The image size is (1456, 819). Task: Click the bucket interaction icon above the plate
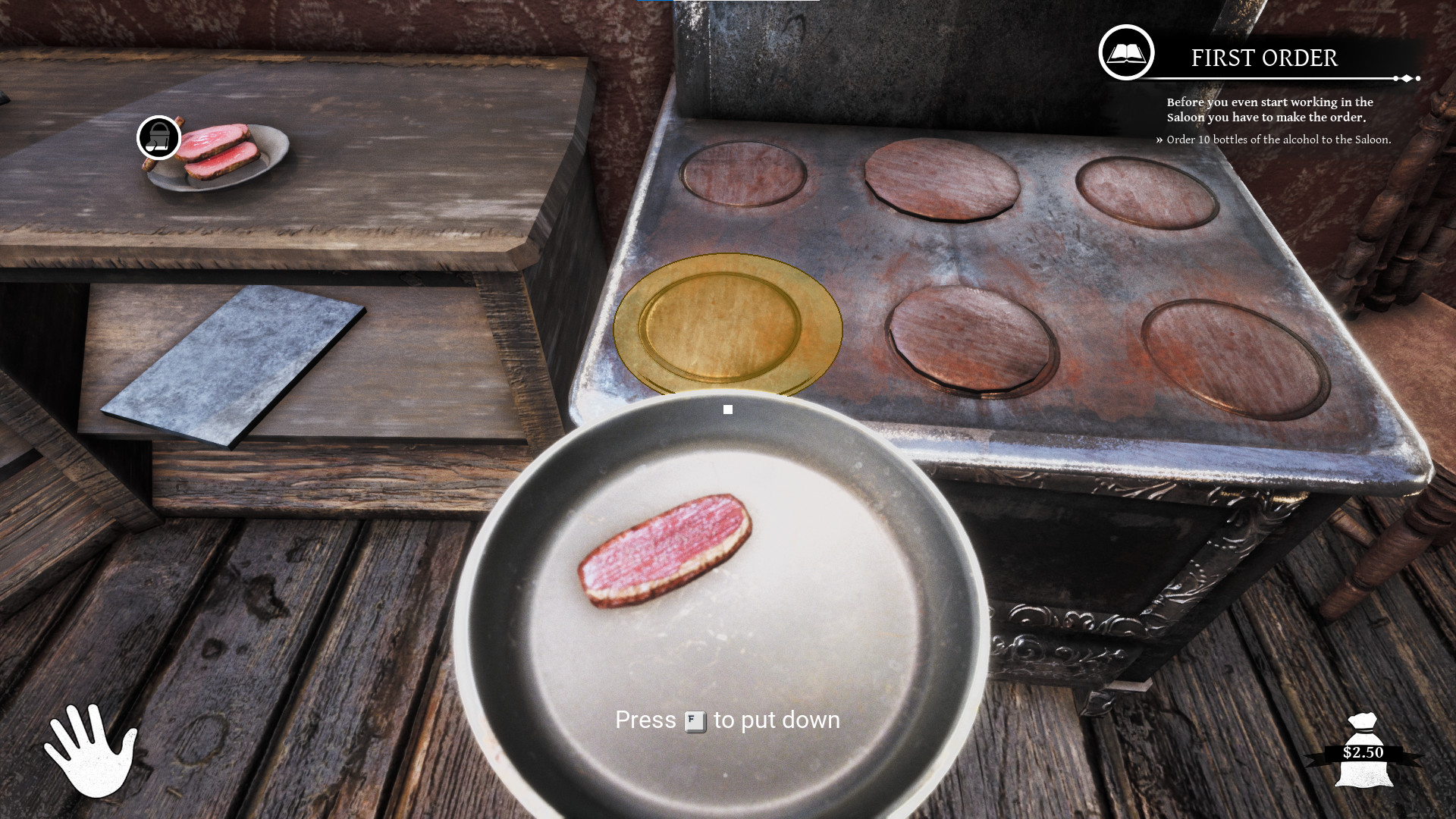158,138
